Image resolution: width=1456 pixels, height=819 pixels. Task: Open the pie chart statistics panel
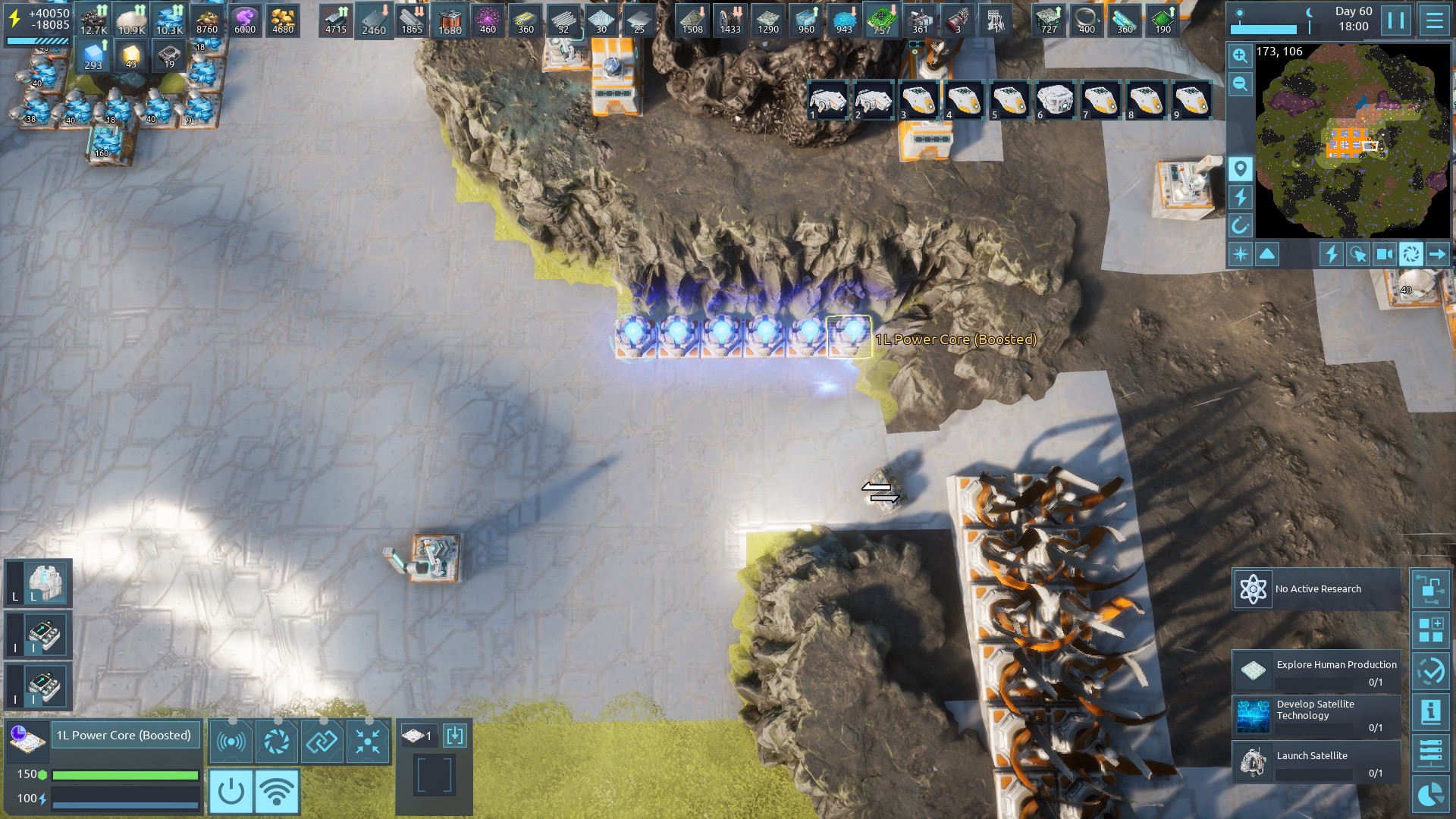[x=1430, y=794]
